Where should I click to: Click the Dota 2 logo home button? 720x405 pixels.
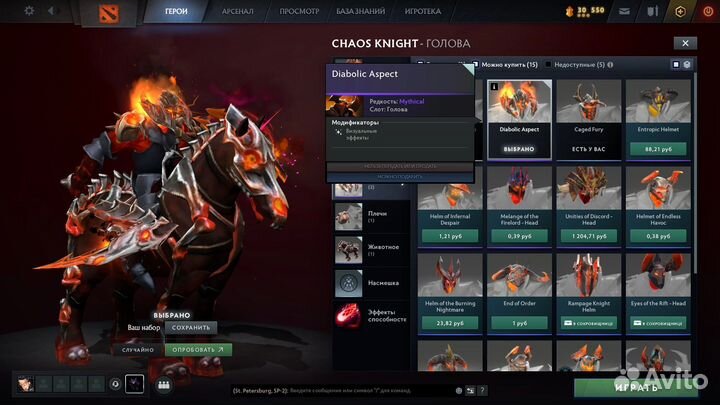[x=107, y=12]
